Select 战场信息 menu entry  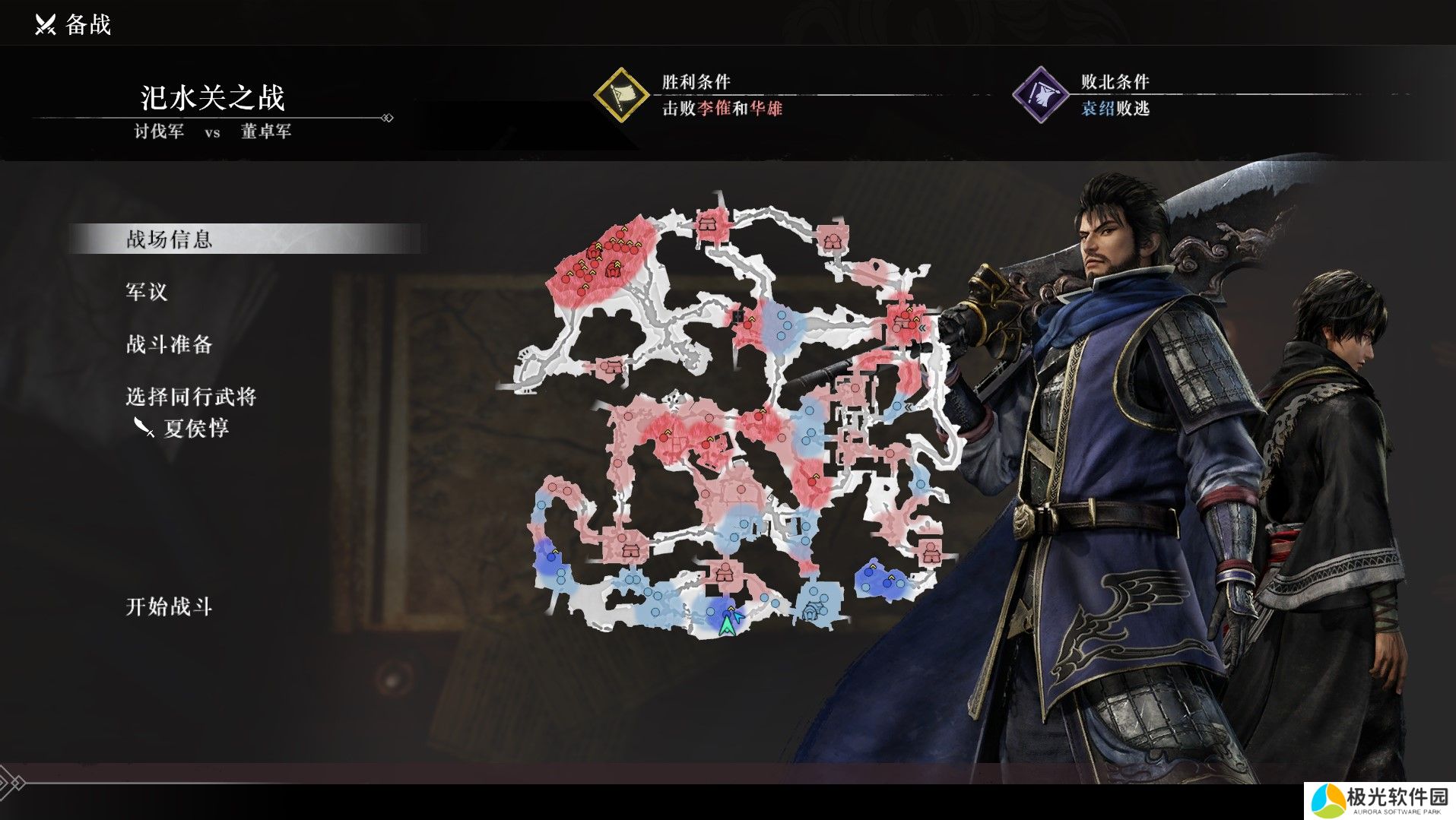point(169,239)
